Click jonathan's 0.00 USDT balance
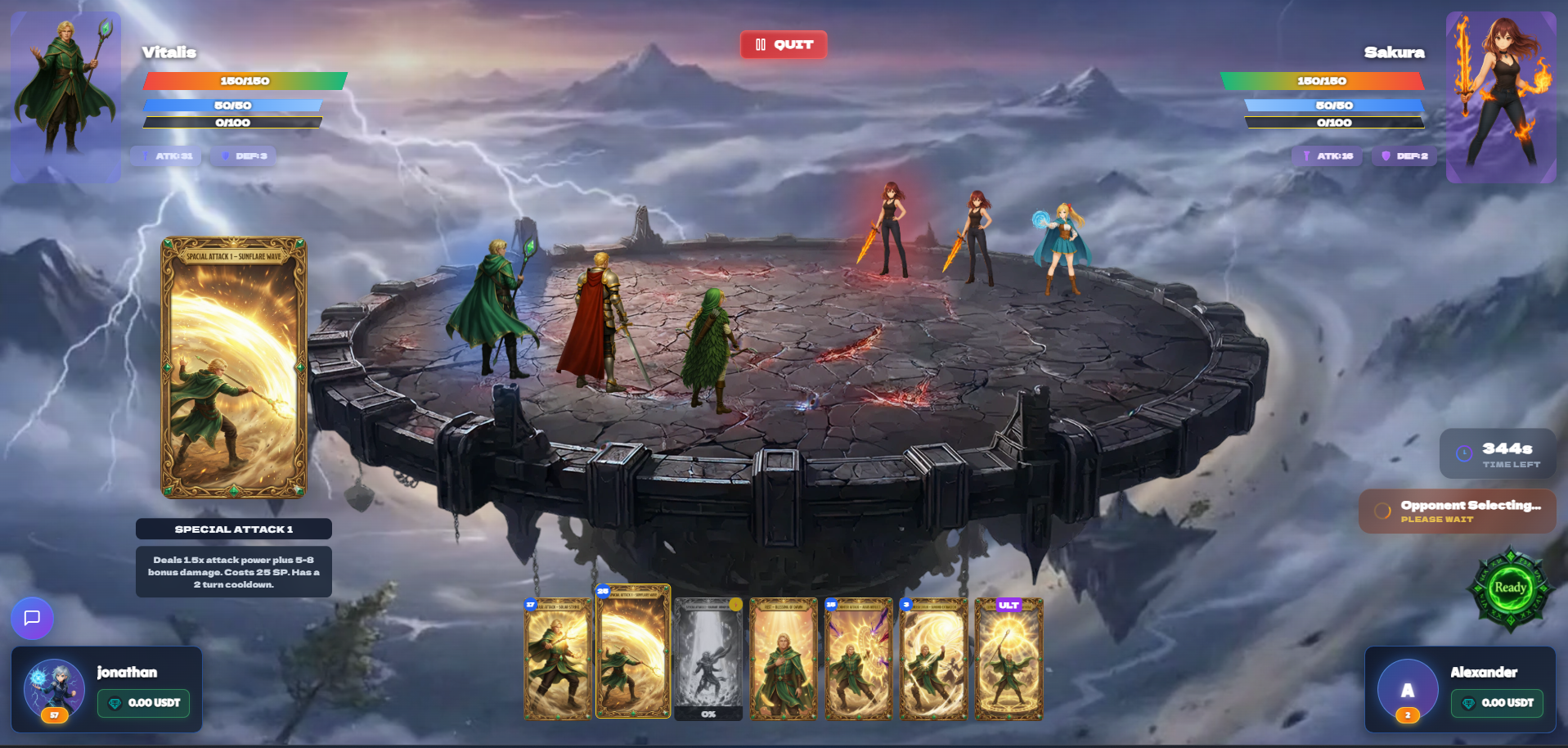Viewport: 1568px width, 748px height. point(144,703)
